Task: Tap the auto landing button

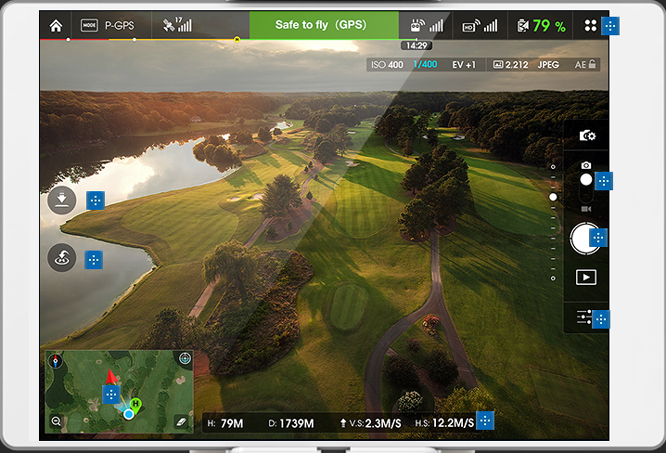Action: pos(62,200)
